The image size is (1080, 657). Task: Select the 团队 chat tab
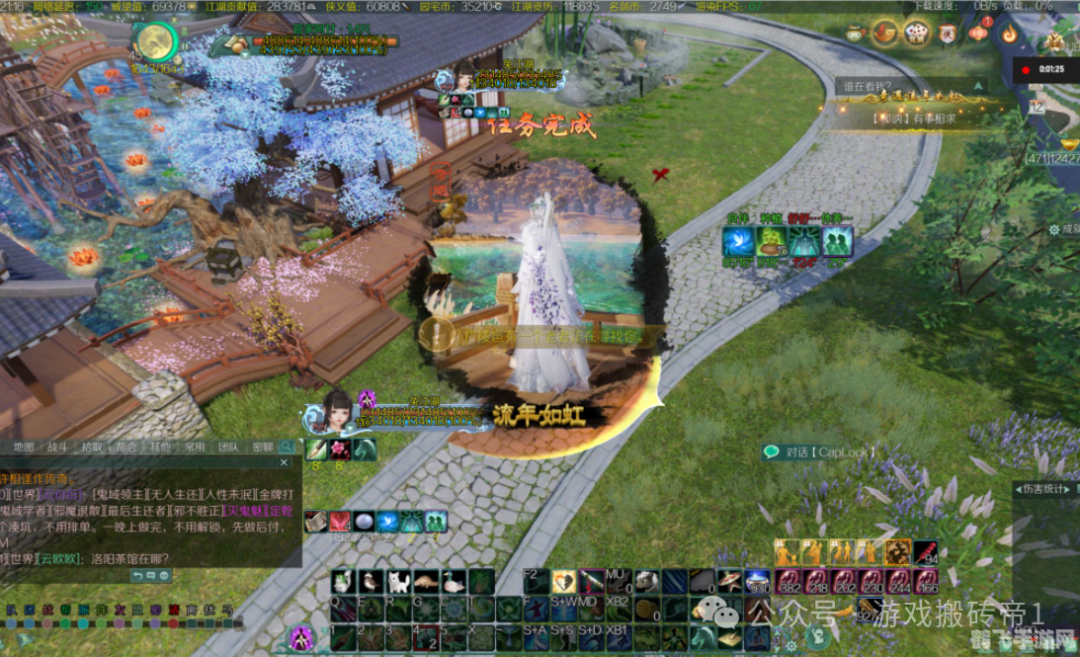(x=228, y=446)
